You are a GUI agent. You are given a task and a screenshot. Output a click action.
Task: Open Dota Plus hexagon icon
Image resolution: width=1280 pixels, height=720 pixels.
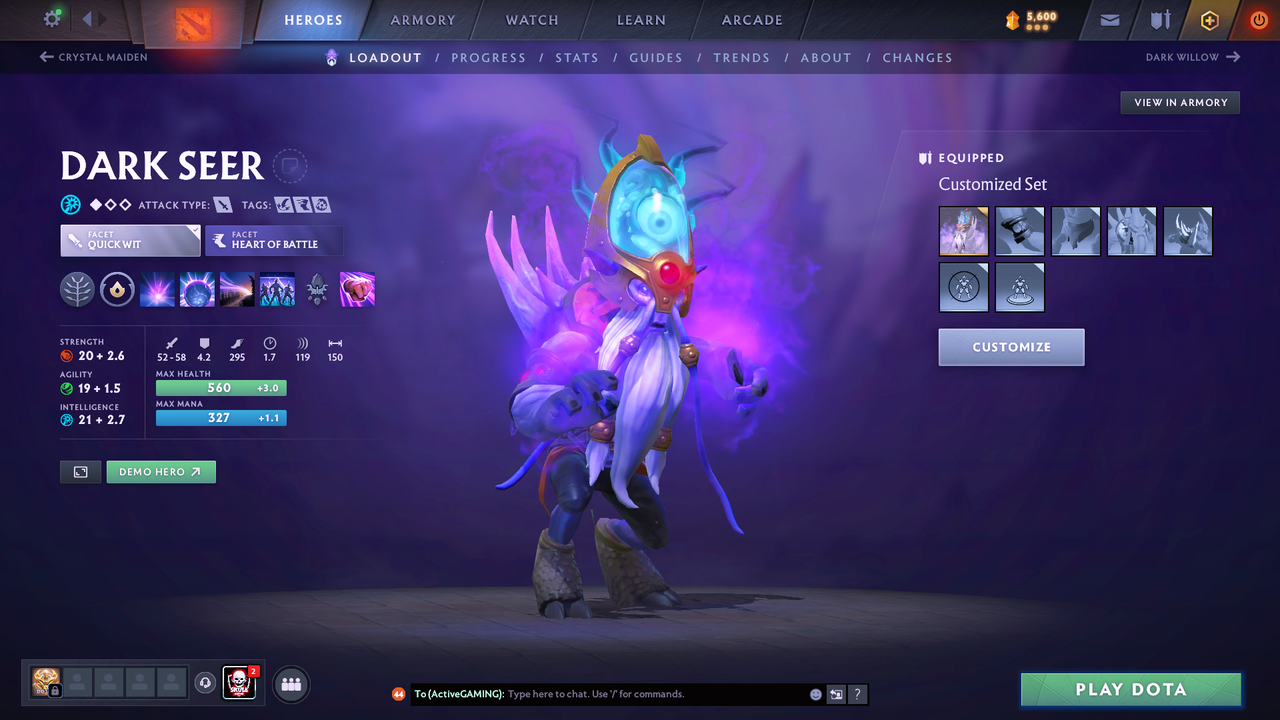(1209, 20)
